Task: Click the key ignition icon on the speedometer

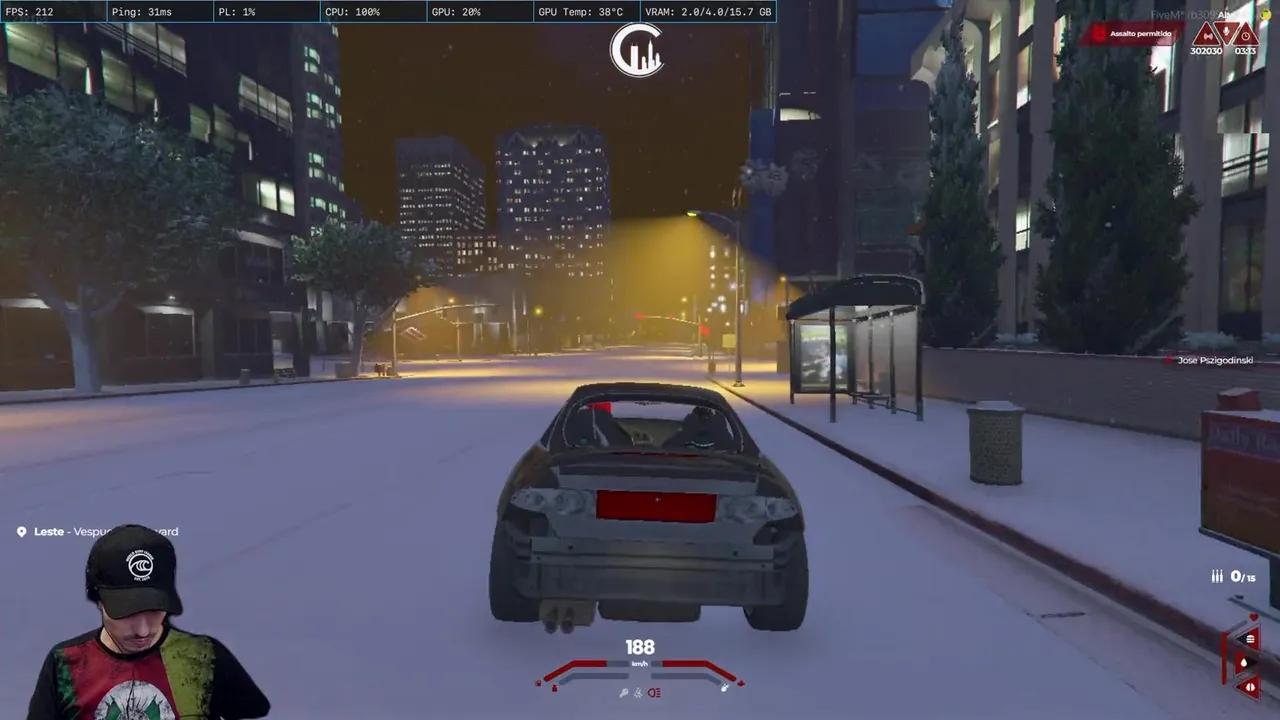Action: (624, 691)
